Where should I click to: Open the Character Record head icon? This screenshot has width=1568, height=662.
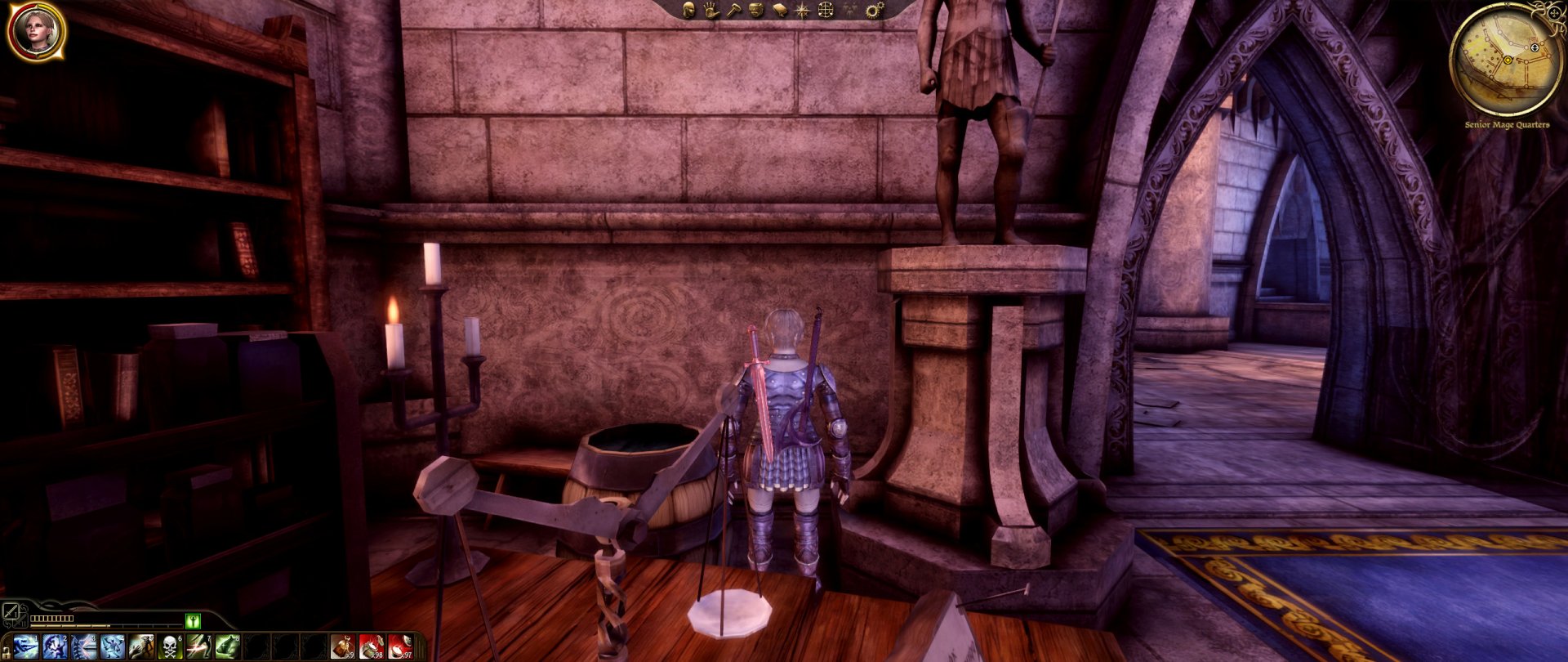click(688, 10)
